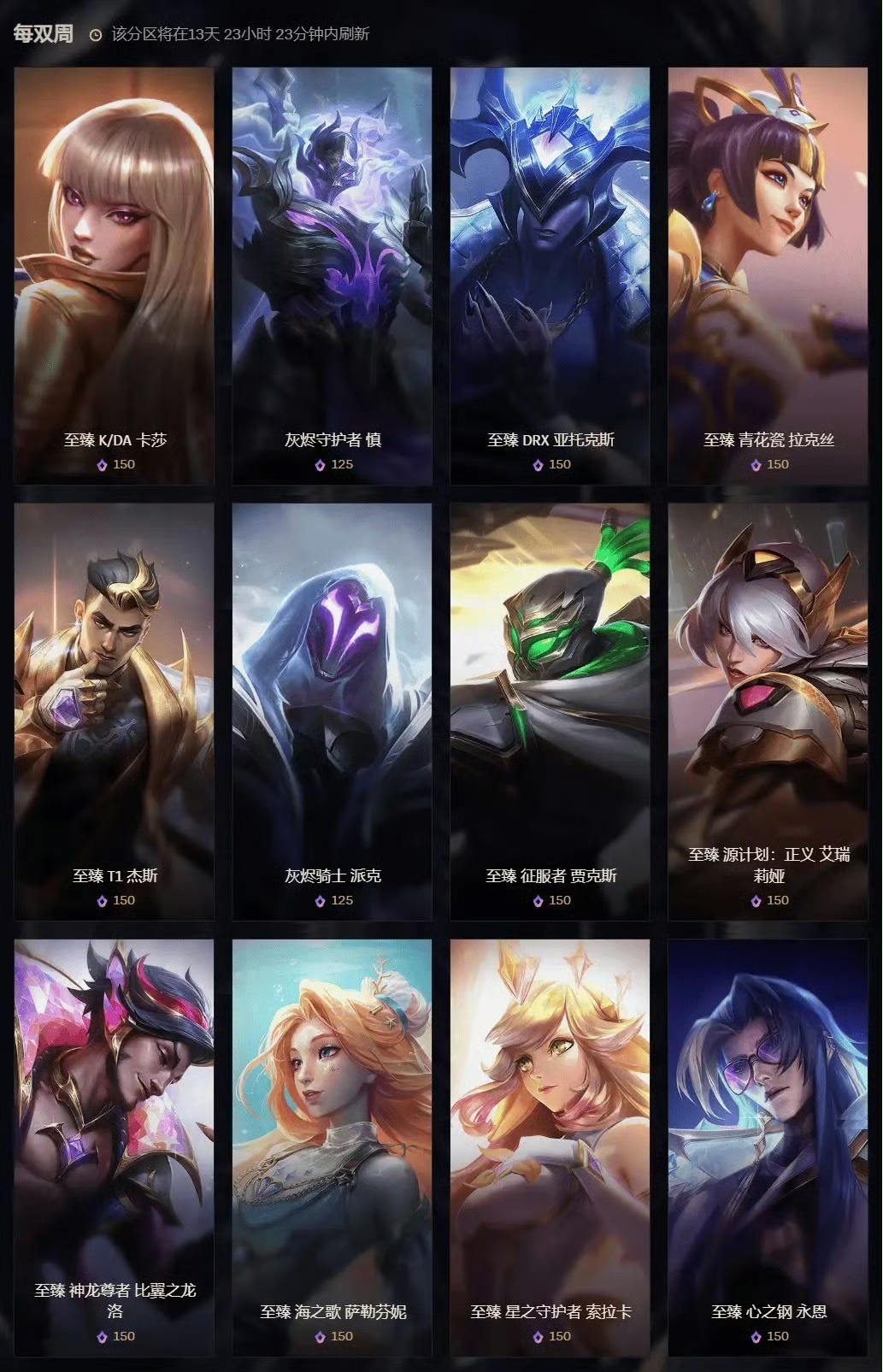Select the 至臻 源计划：正义 艾瑞莉娅 card
Image resolution: width=883 pixels, height=1372 pixels.
(768, 711)
